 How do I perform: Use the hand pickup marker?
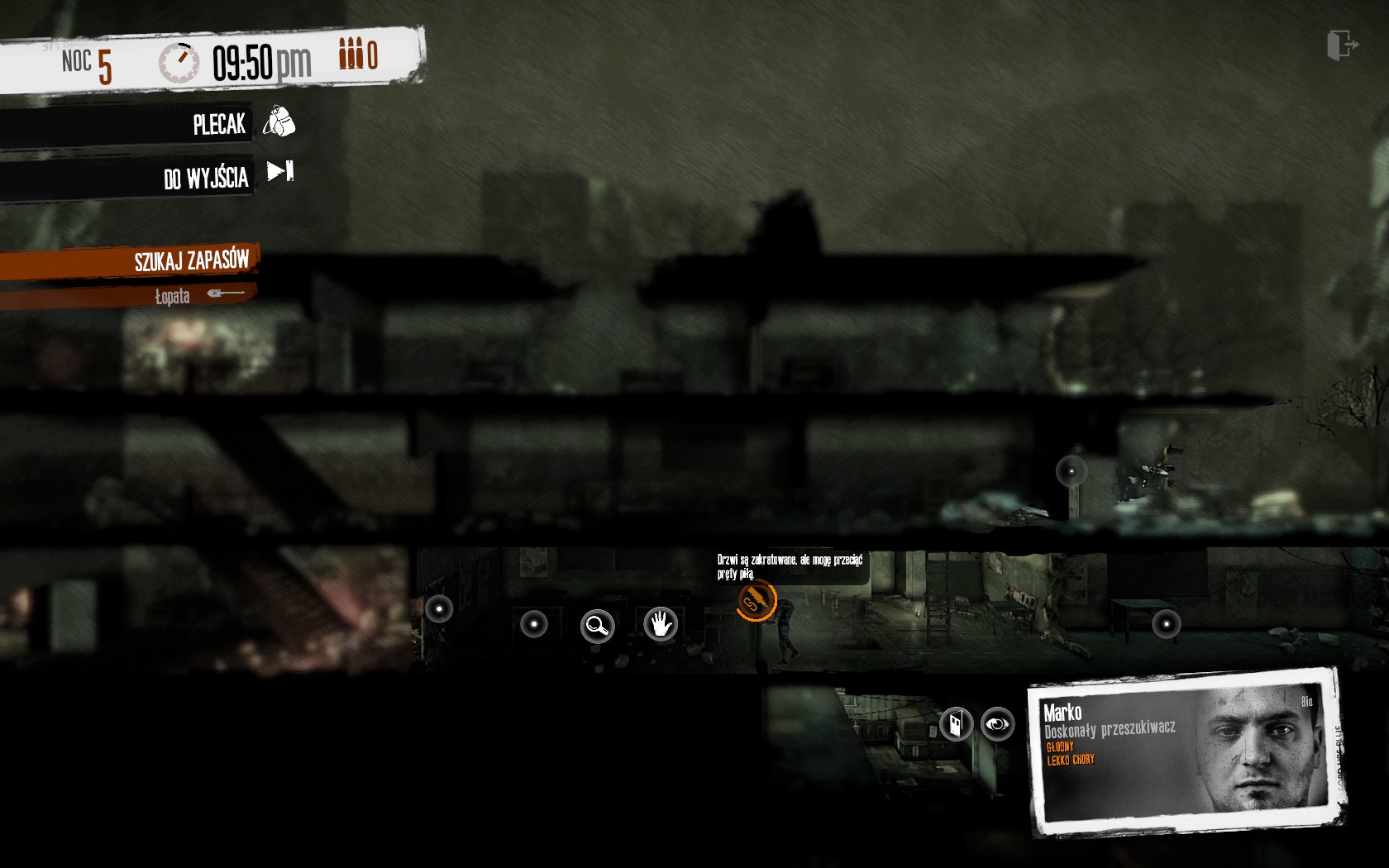(661, 623)
